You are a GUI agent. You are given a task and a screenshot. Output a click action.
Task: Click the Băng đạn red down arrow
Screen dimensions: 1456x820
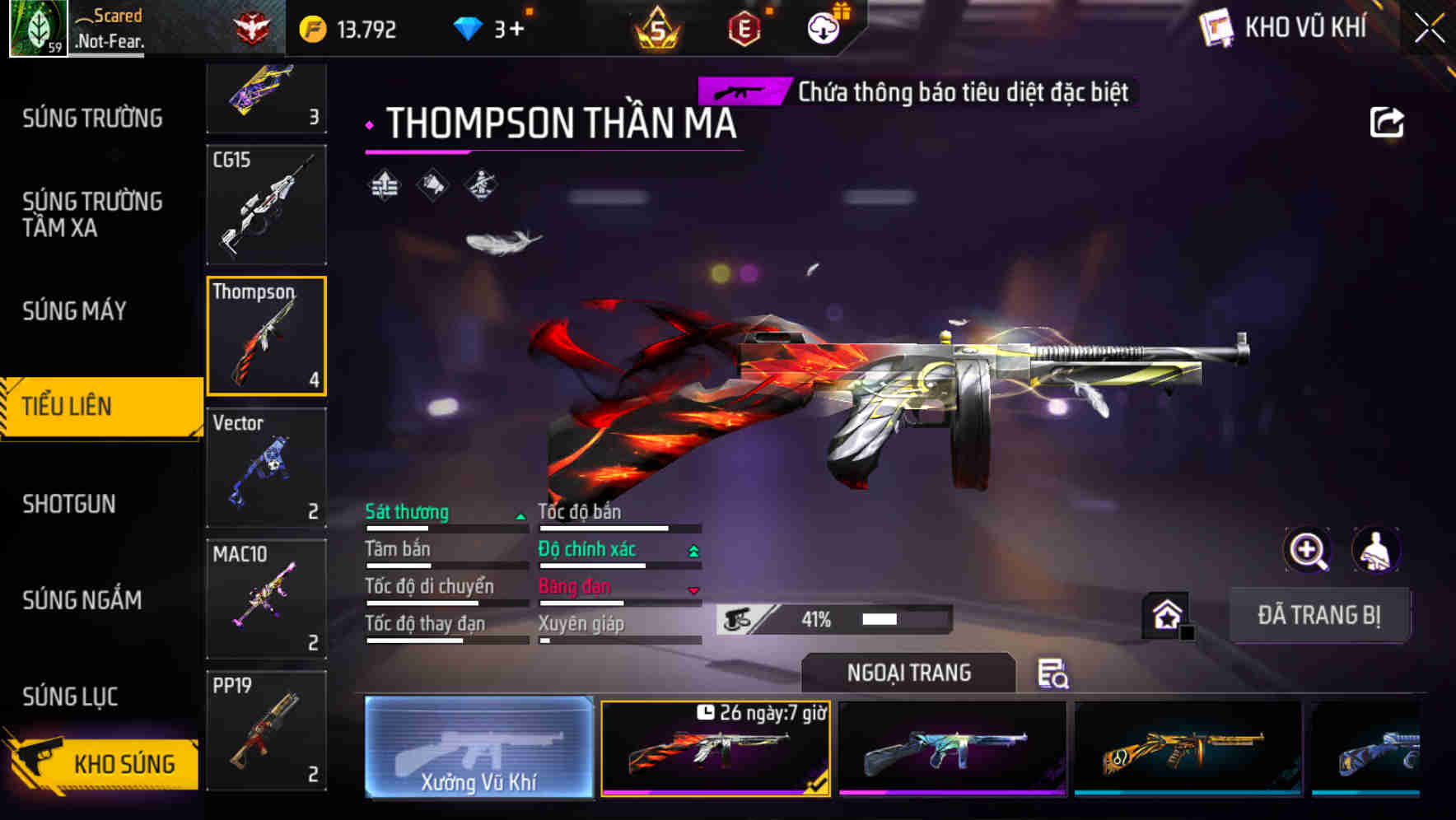[693, 589]
